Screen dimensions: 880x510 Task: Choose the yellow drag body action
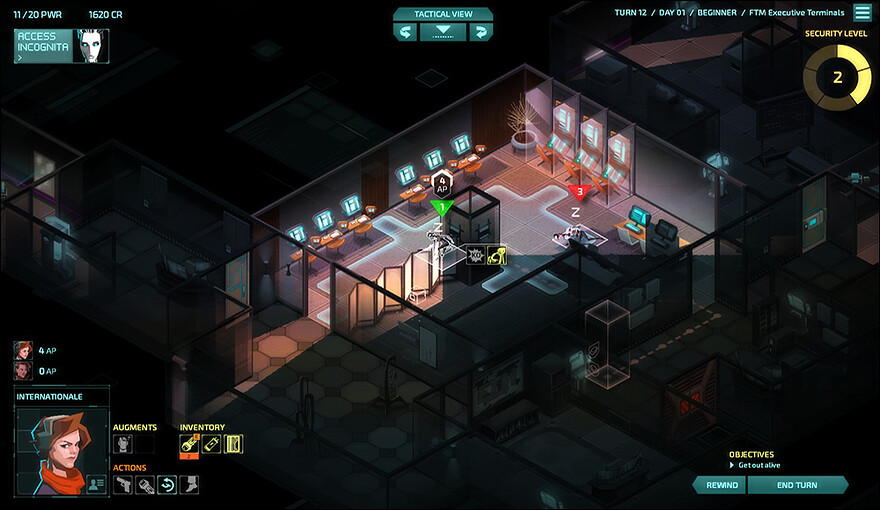click(x=497, y=255)
